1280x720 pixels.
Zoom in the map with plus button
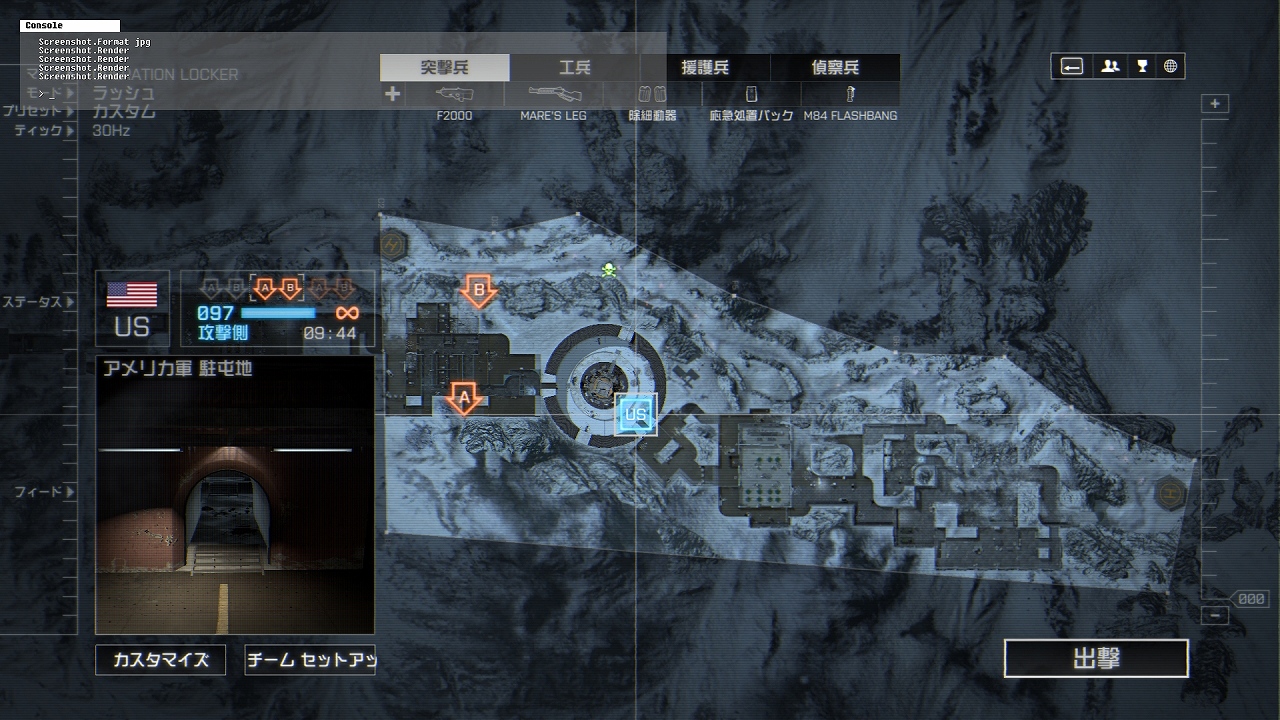click(x=1215, y=104)
